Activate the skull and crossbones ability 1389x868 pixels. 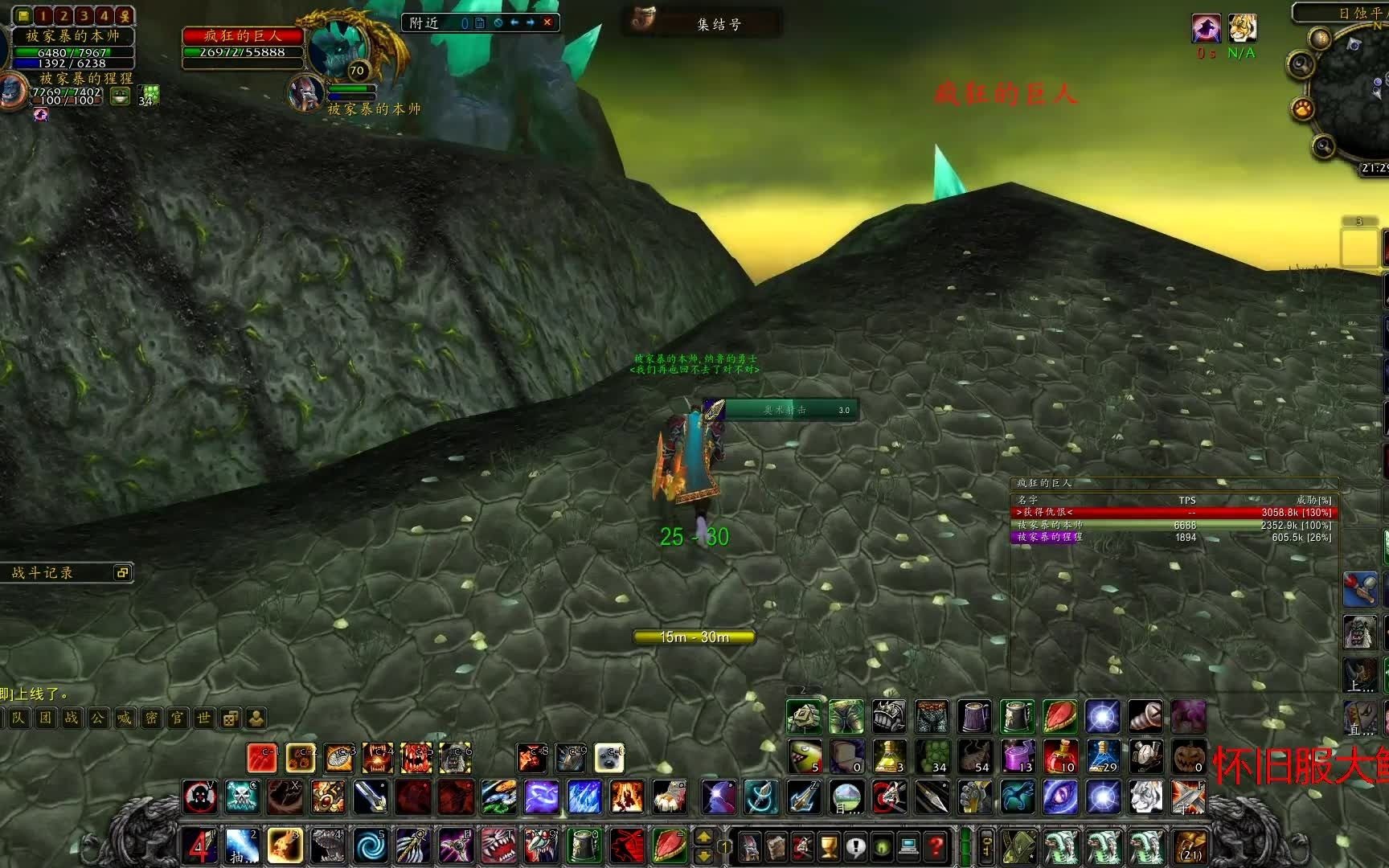pos(242,797)
